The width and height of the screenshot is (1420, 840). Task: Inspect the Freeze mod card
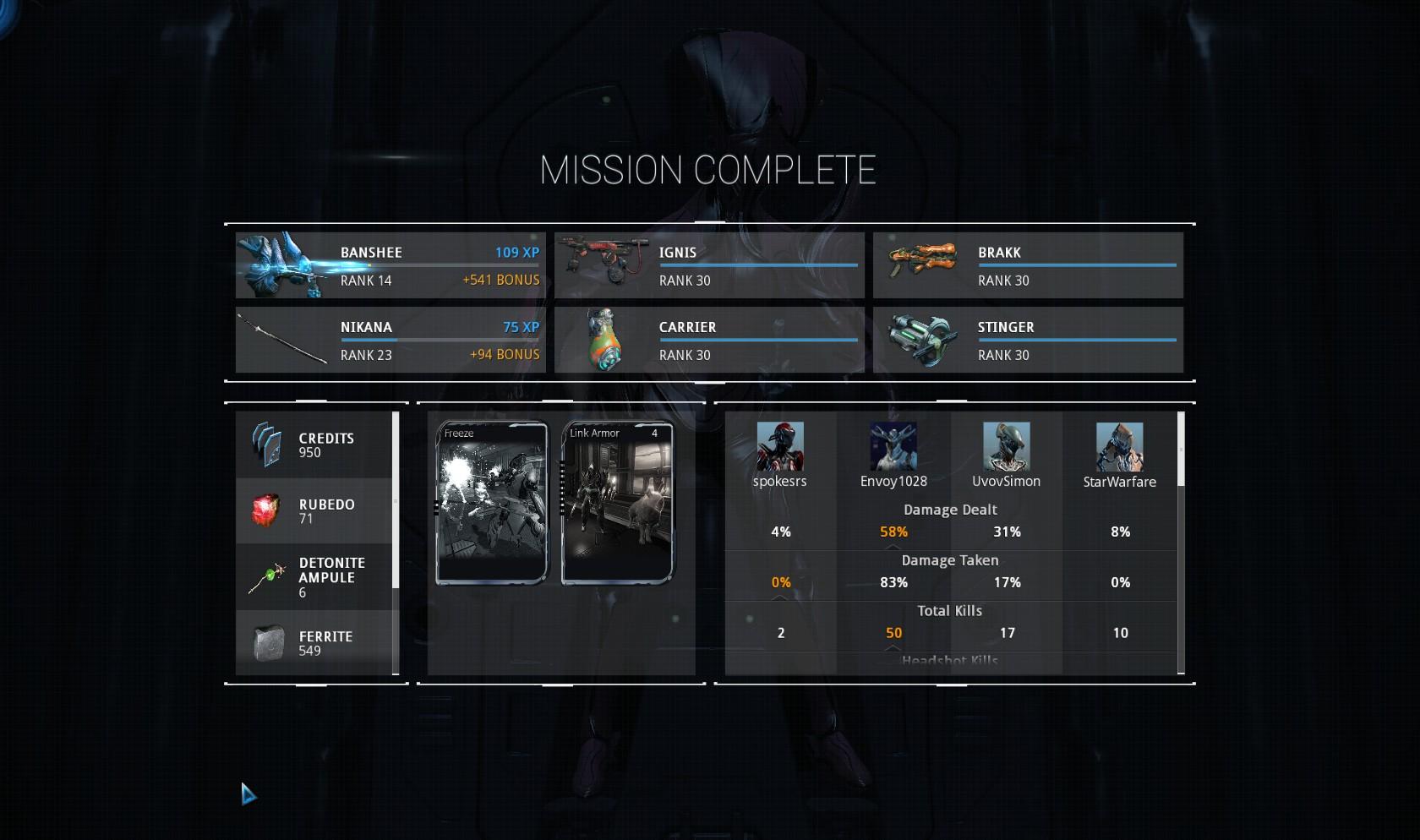(491, 503)
